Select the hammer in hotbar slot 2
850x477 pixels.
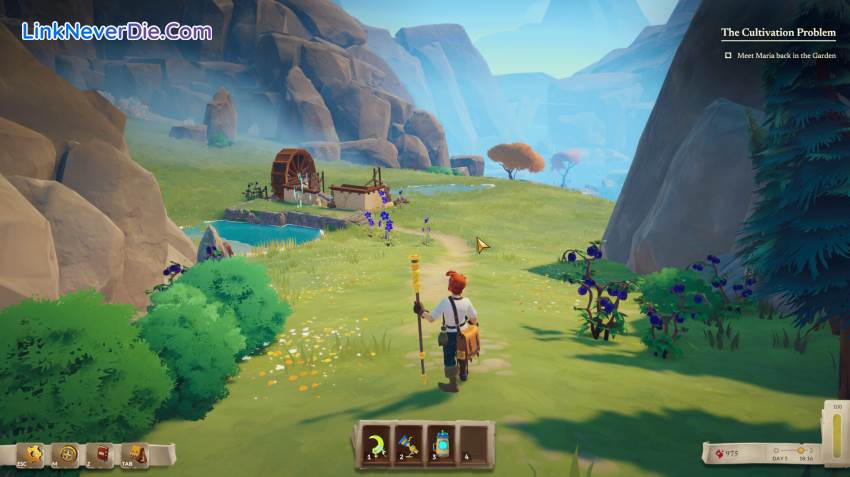tap(409, 443)
